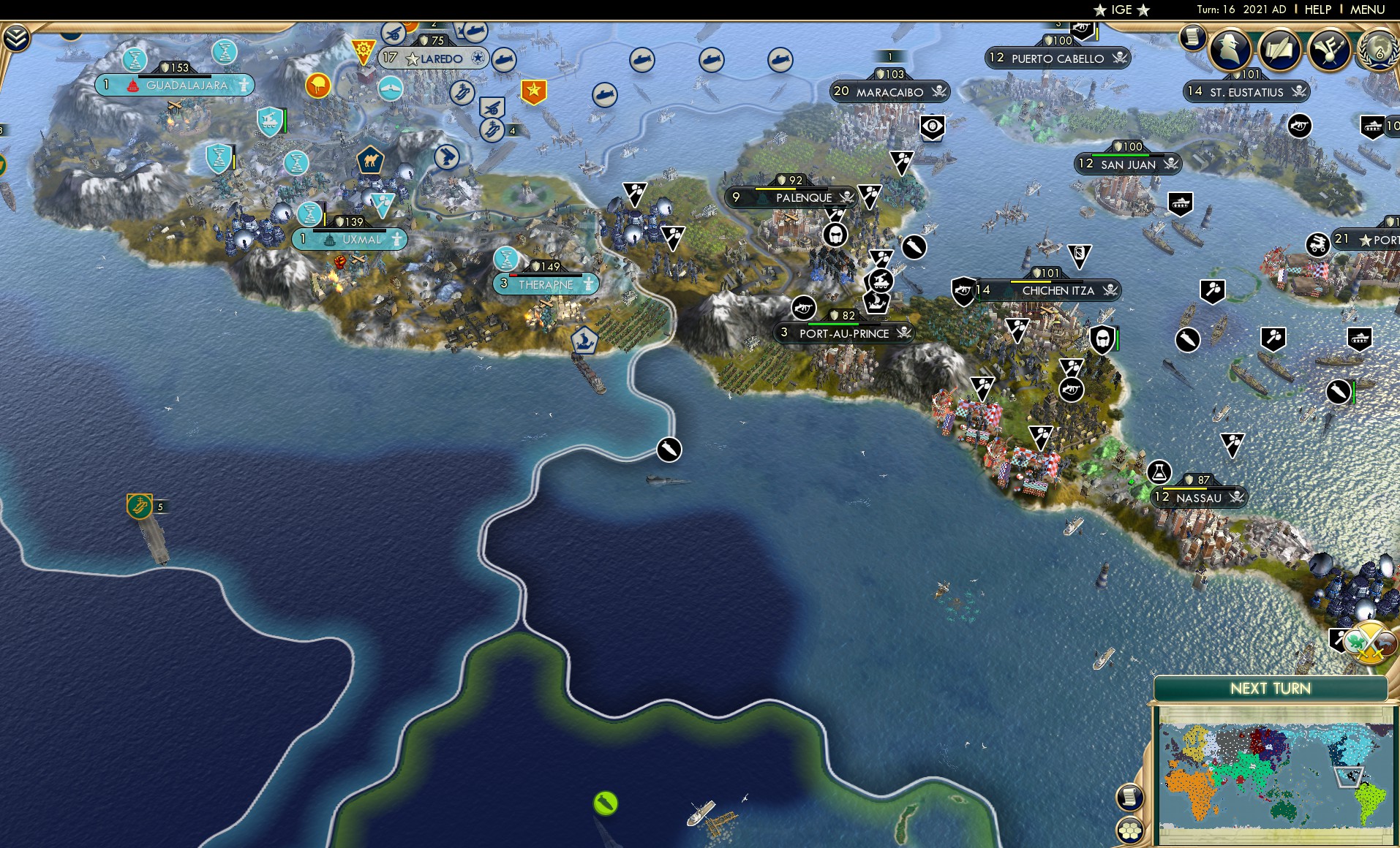Open the Espionage overview spy icon
The image size is (1400, 848).
(1230, 50)
